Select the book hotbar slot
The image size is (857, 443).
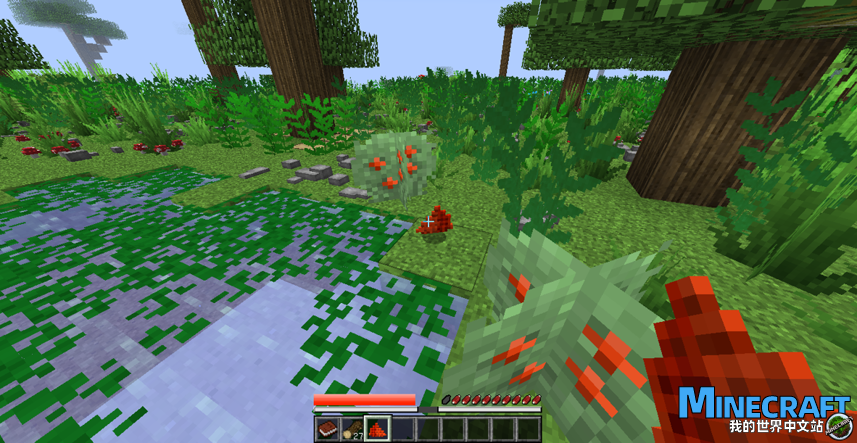tap(327, 429)
